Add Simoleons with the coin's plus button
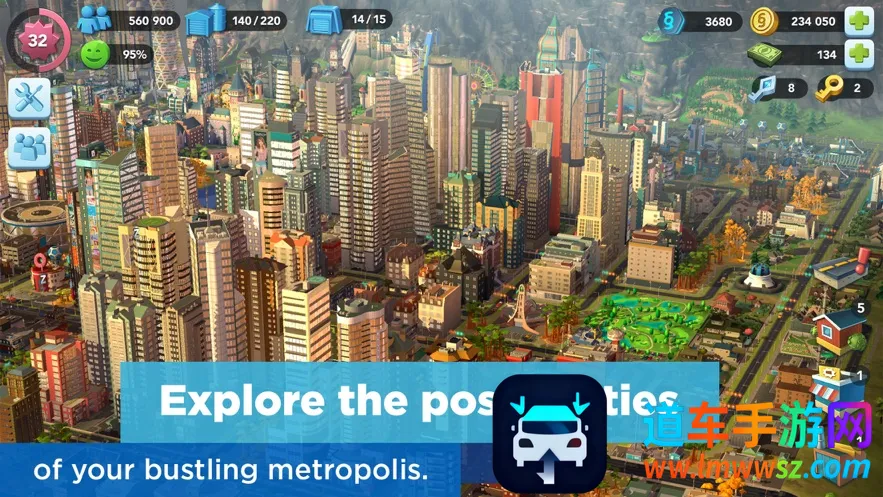This screenshot has width=883, height=497. coord(858,20)
